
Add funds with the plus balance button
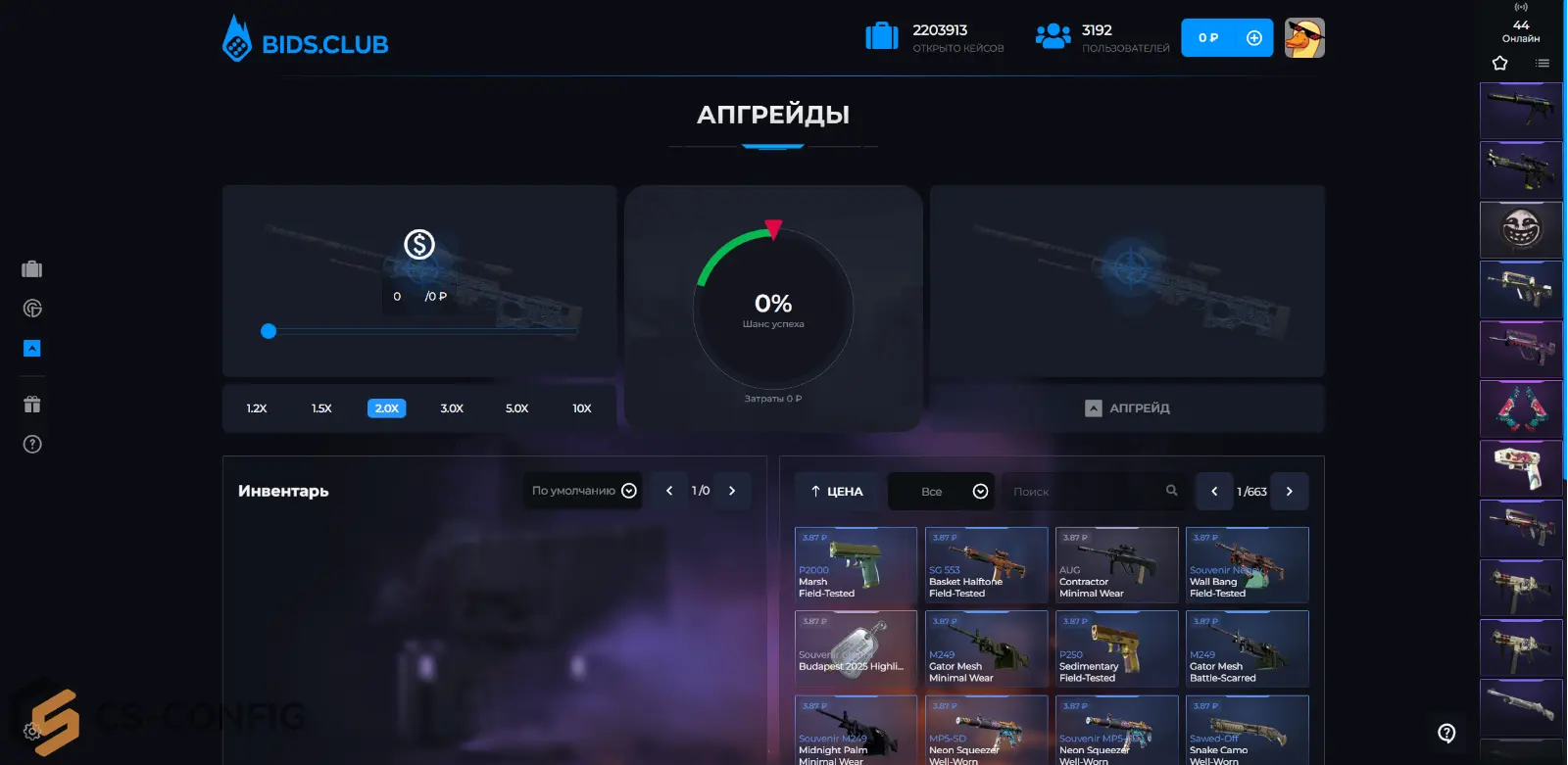tap(1253, 38)
